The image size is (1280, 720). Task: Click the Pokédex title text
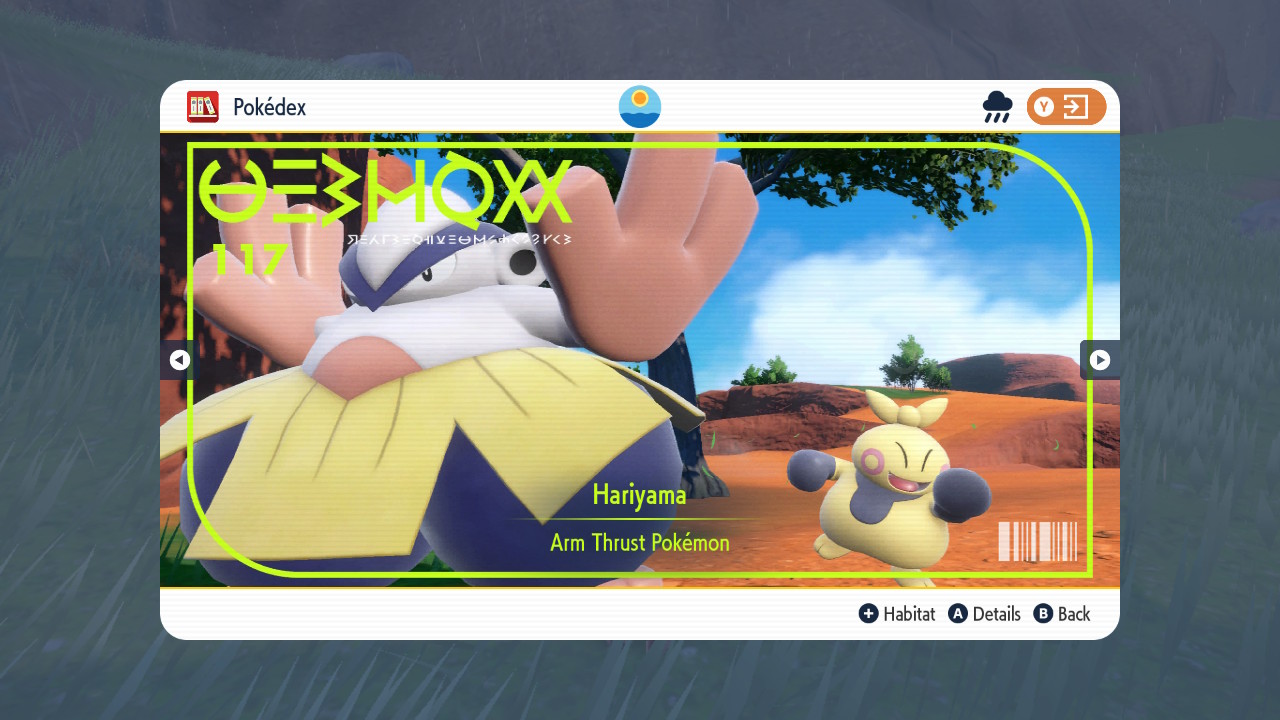268,107
